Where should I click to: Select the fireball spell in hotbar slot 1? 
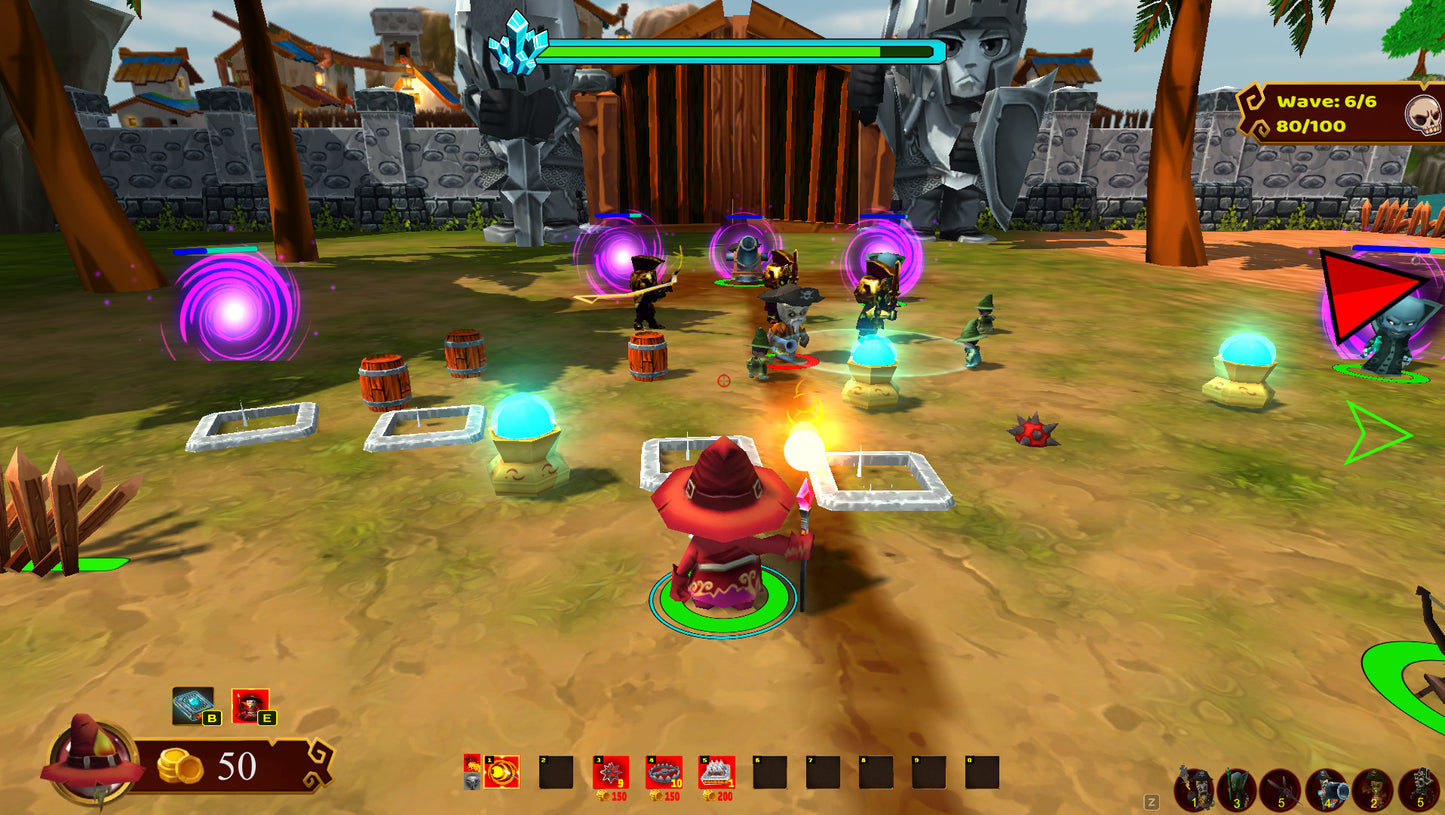click(501, 772)
